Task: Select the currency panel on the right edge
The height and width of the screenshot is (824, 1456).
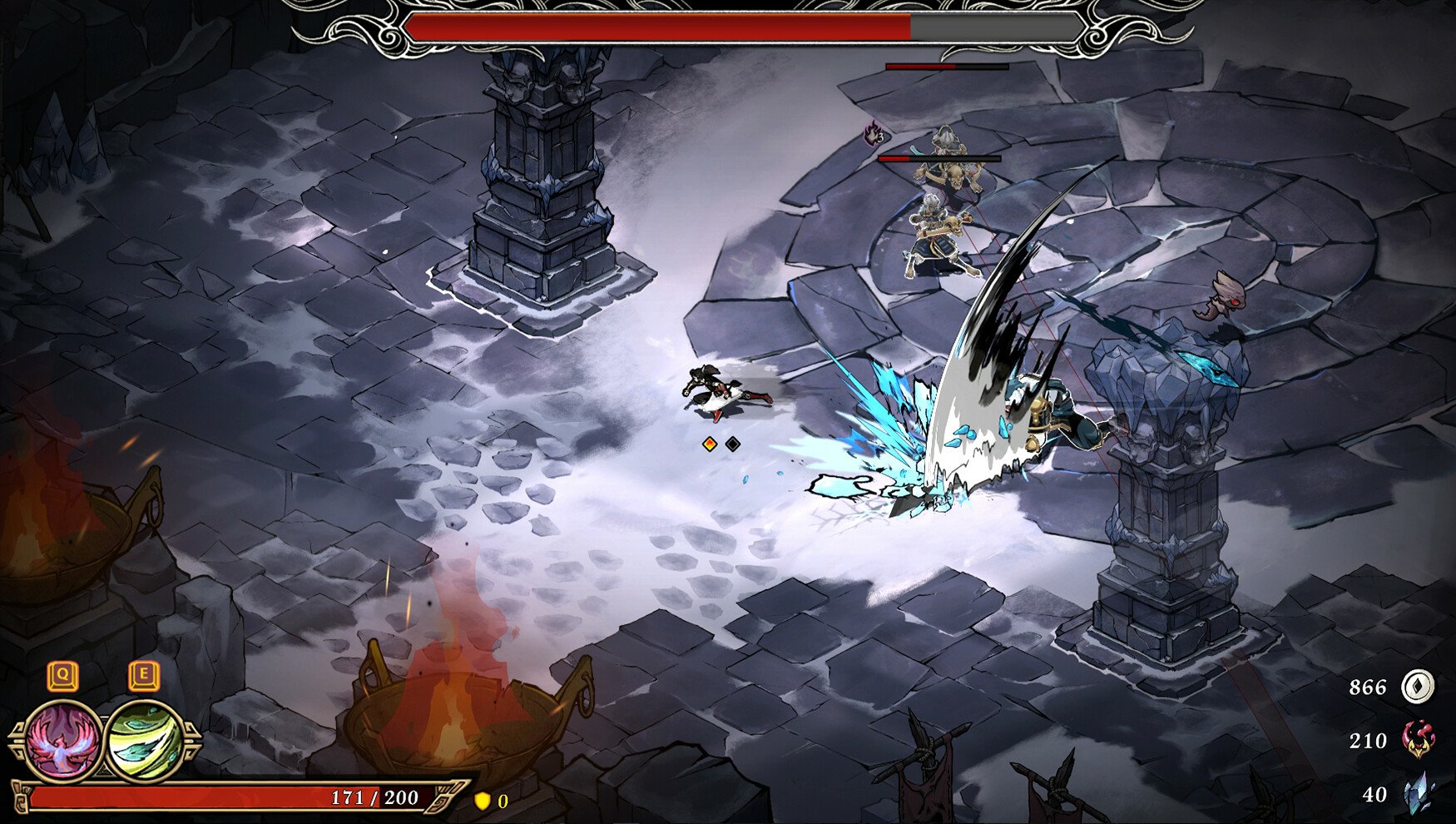Action: (1389, 739)
